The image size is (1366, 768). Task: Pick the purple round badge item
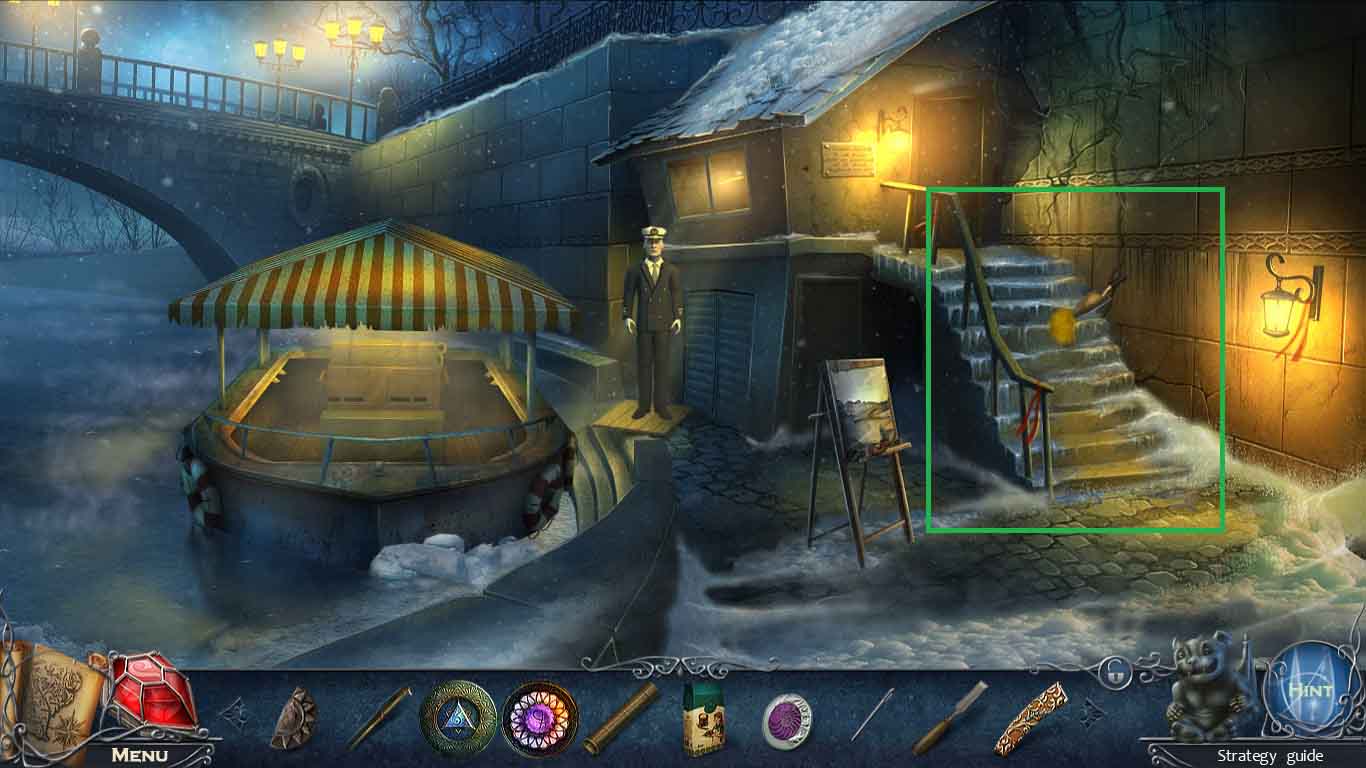787,719
